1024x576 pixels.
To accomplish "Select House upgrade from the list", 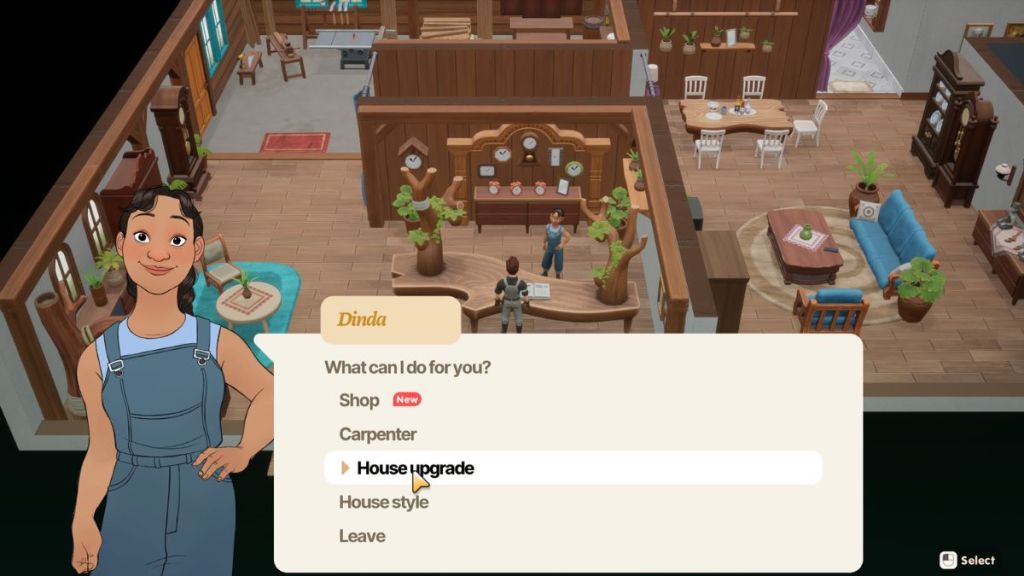I will 415,468.
